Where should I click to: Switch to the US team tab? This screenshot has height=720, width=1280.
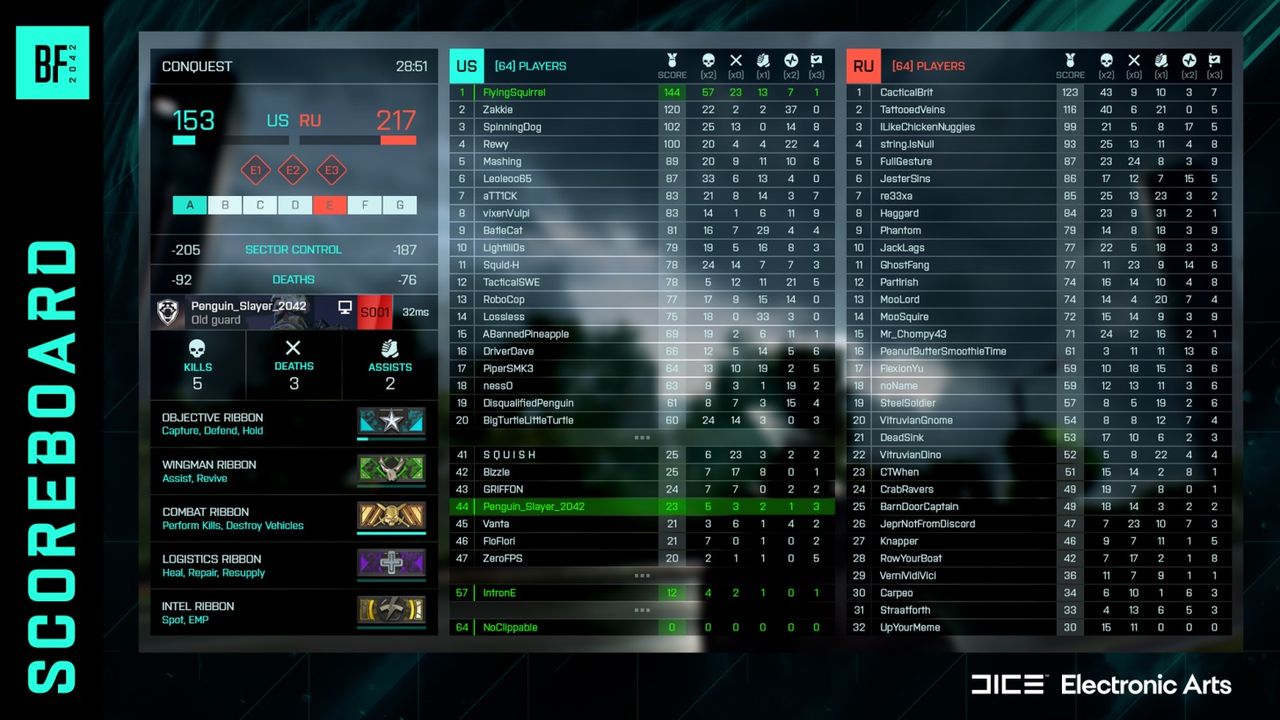[466, 65]
